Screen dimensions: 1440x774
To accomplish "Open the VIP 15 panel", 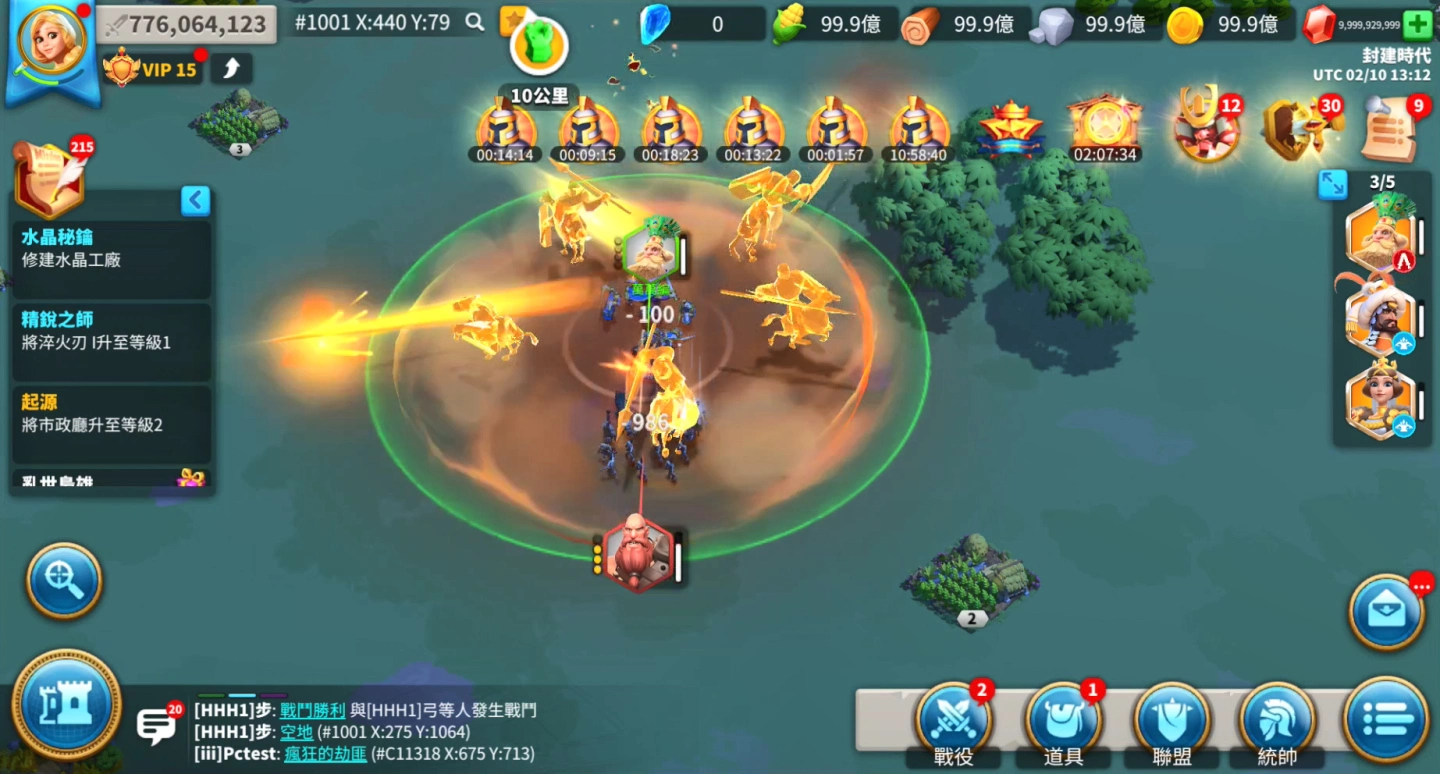I will 154,69.
